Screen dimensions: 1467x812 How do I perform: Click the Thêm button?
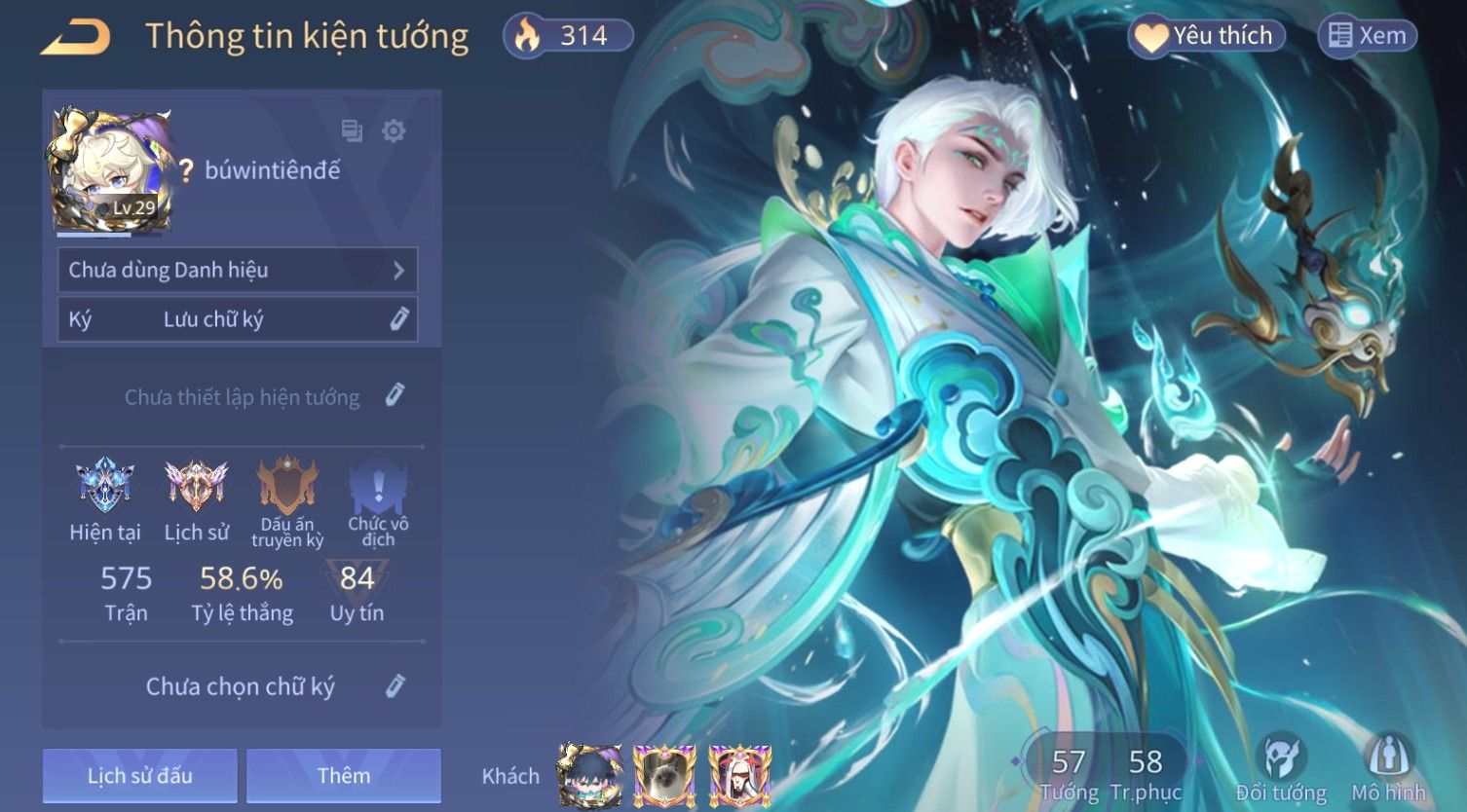click(x=344, y=775)
